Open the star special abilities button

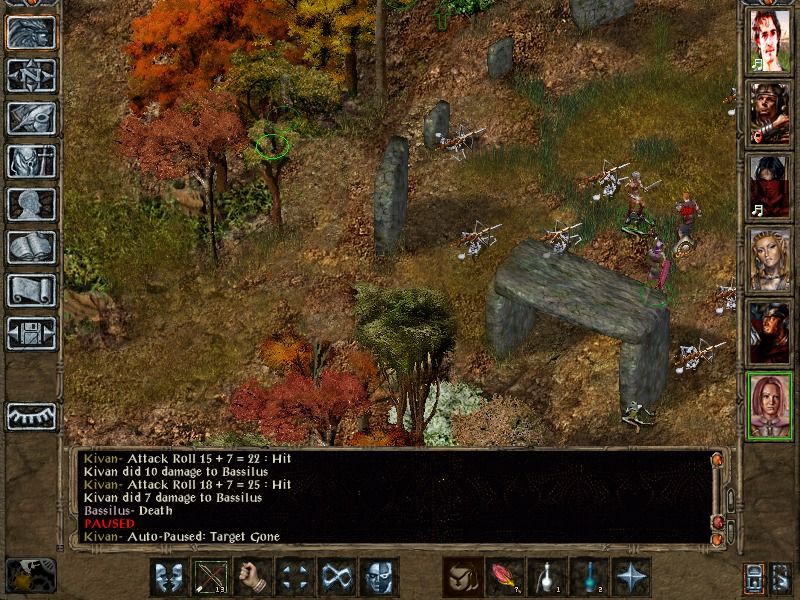point(631,577)
